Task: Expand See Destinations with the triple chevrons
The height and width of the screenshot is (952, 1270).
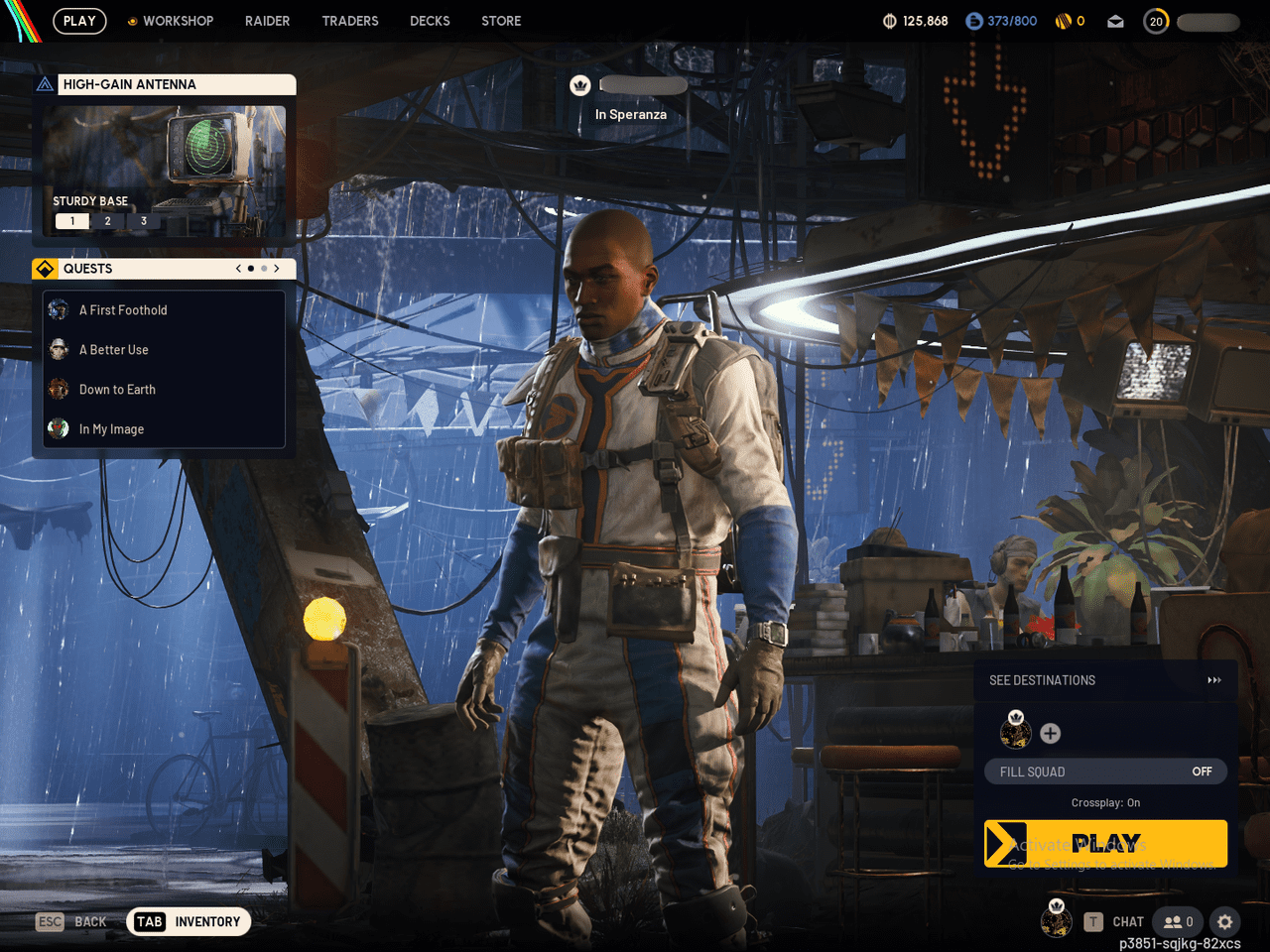Action: 1214,680
